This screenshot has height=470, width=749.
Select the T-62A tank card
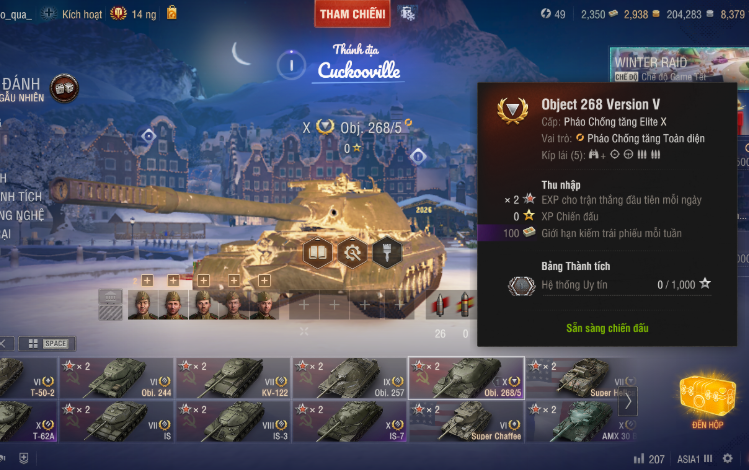pyautogui.click(x=26, y=421)
